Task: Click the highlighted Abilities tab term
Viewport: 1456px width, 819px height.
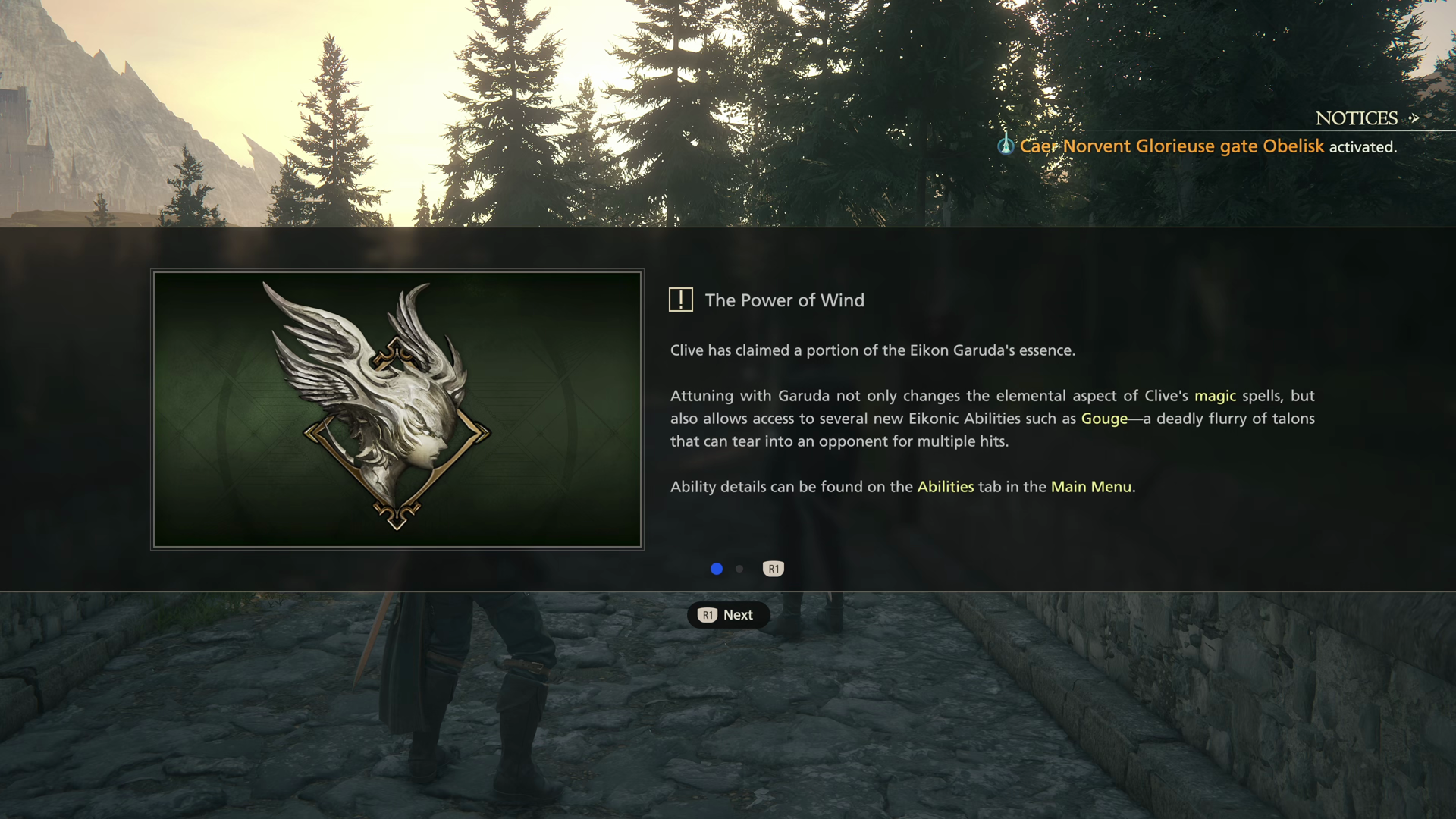Action: point(945,487)
